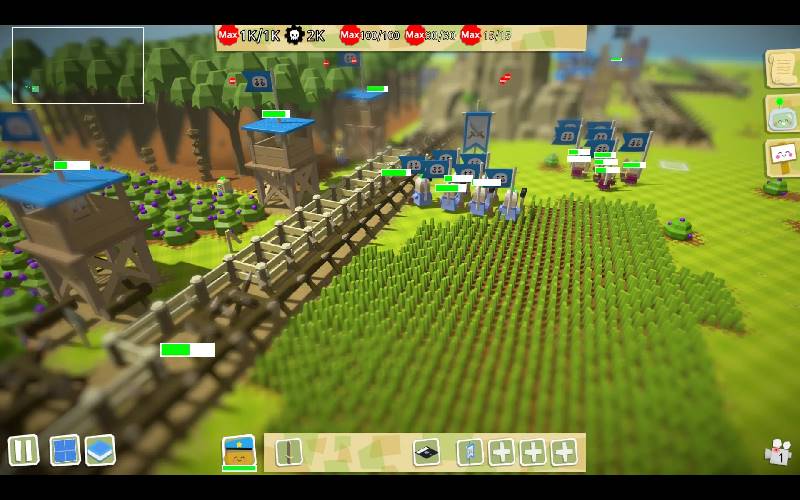Viewport: 800px width, 500px height.
Task: Open the parchment scroll panel
Action: [x=780, y=68]
